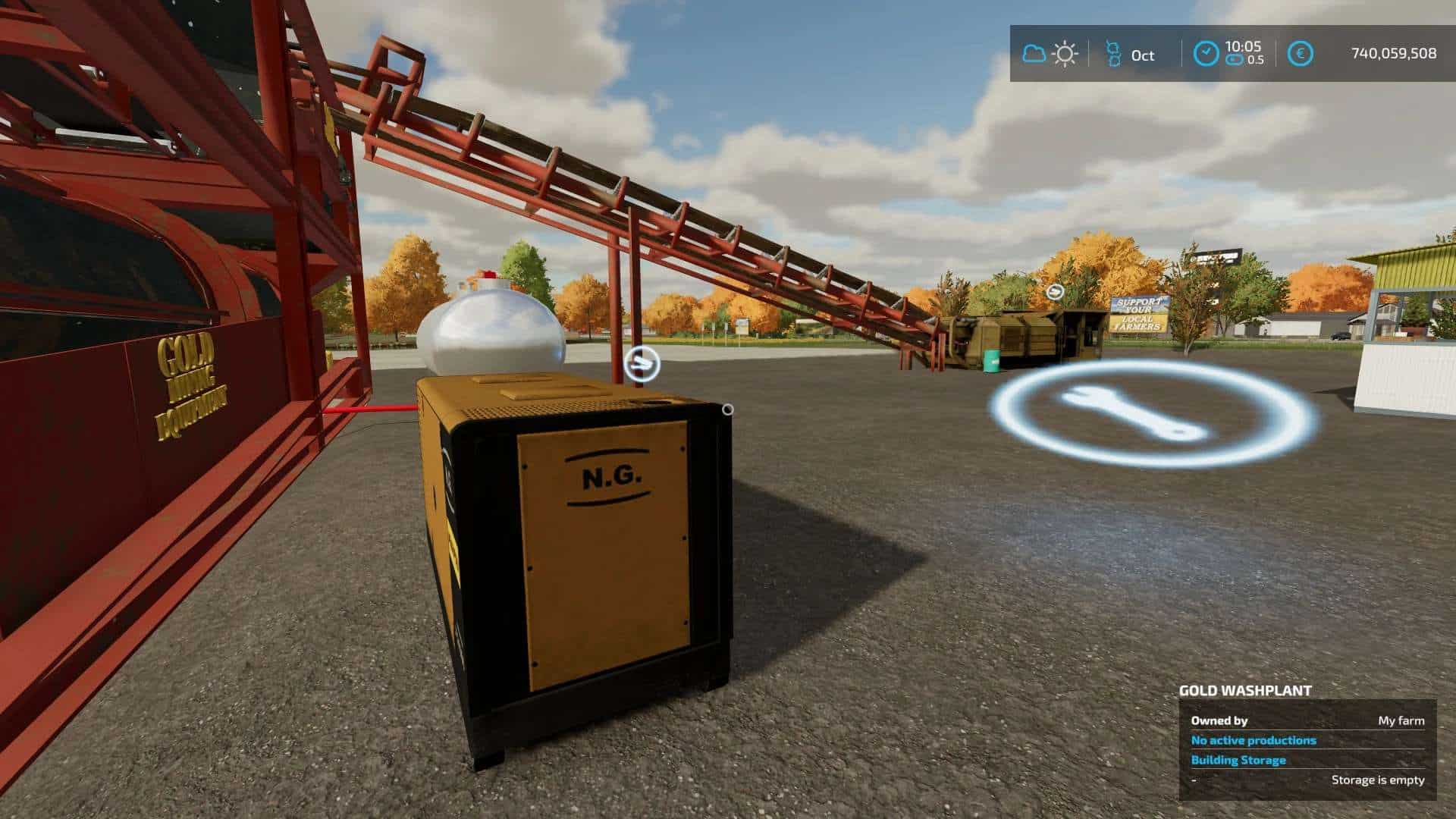Select the 'No active productions' row
Image resolution: width=1456 pixels, height=819 pixels.
pos(1254,740)
